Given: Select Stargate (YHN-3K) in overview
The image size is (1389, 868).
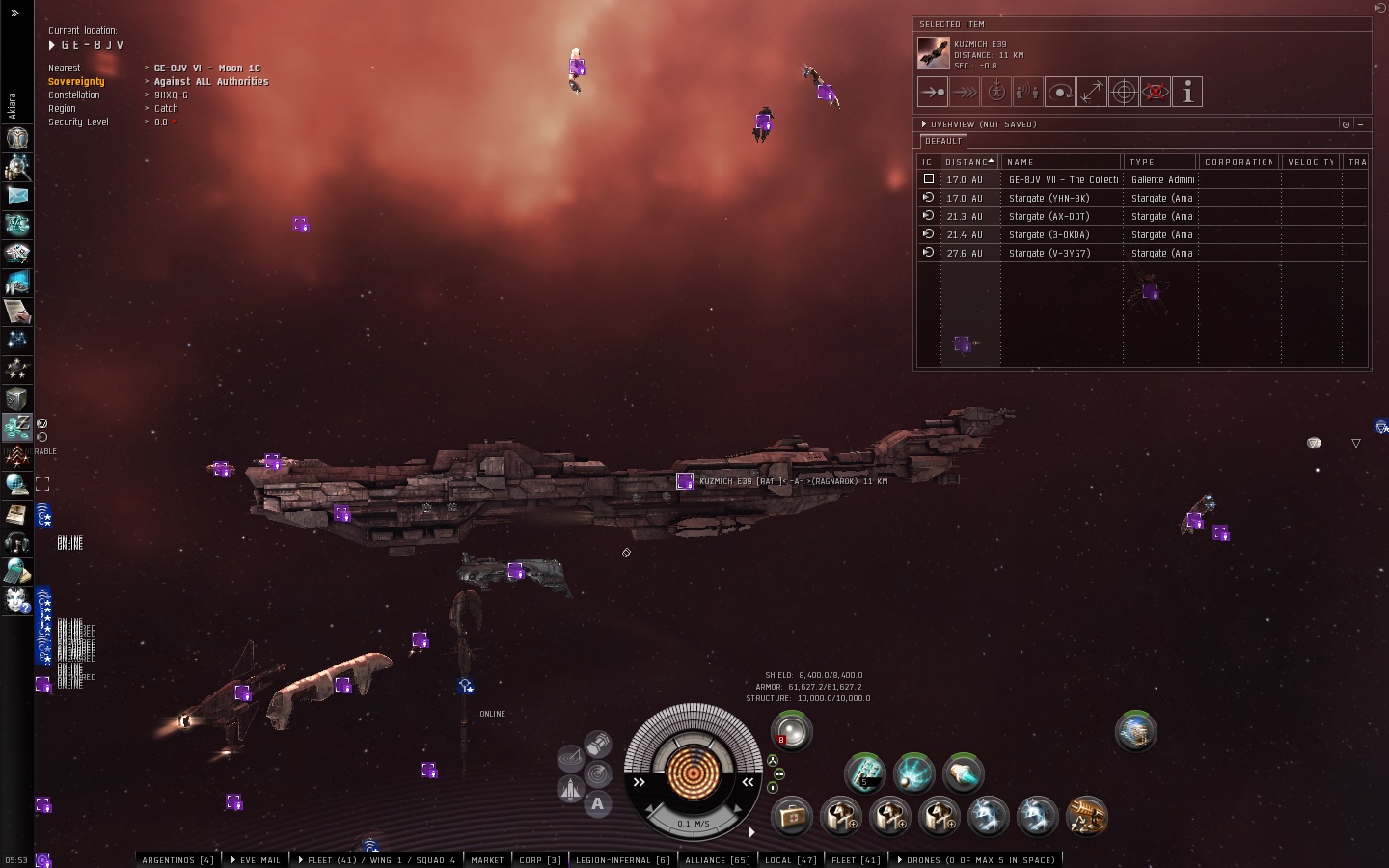Looking at the screenshot, I should click(x=1049, y=198).
